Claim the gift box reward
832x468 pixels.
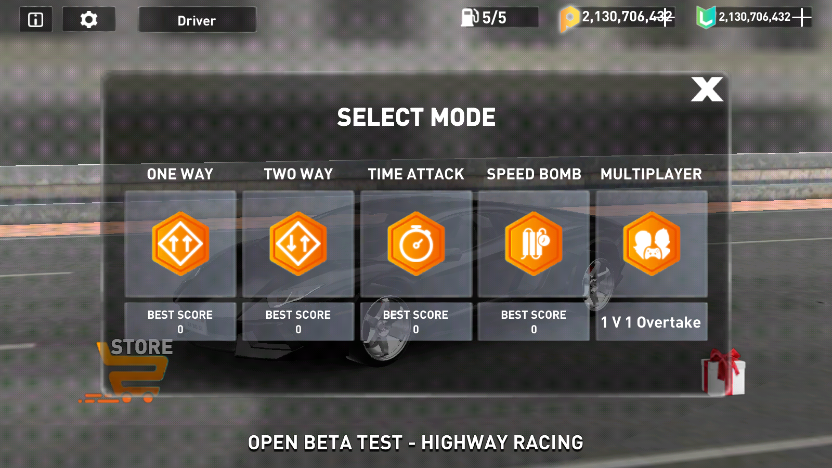pos(722,372)
